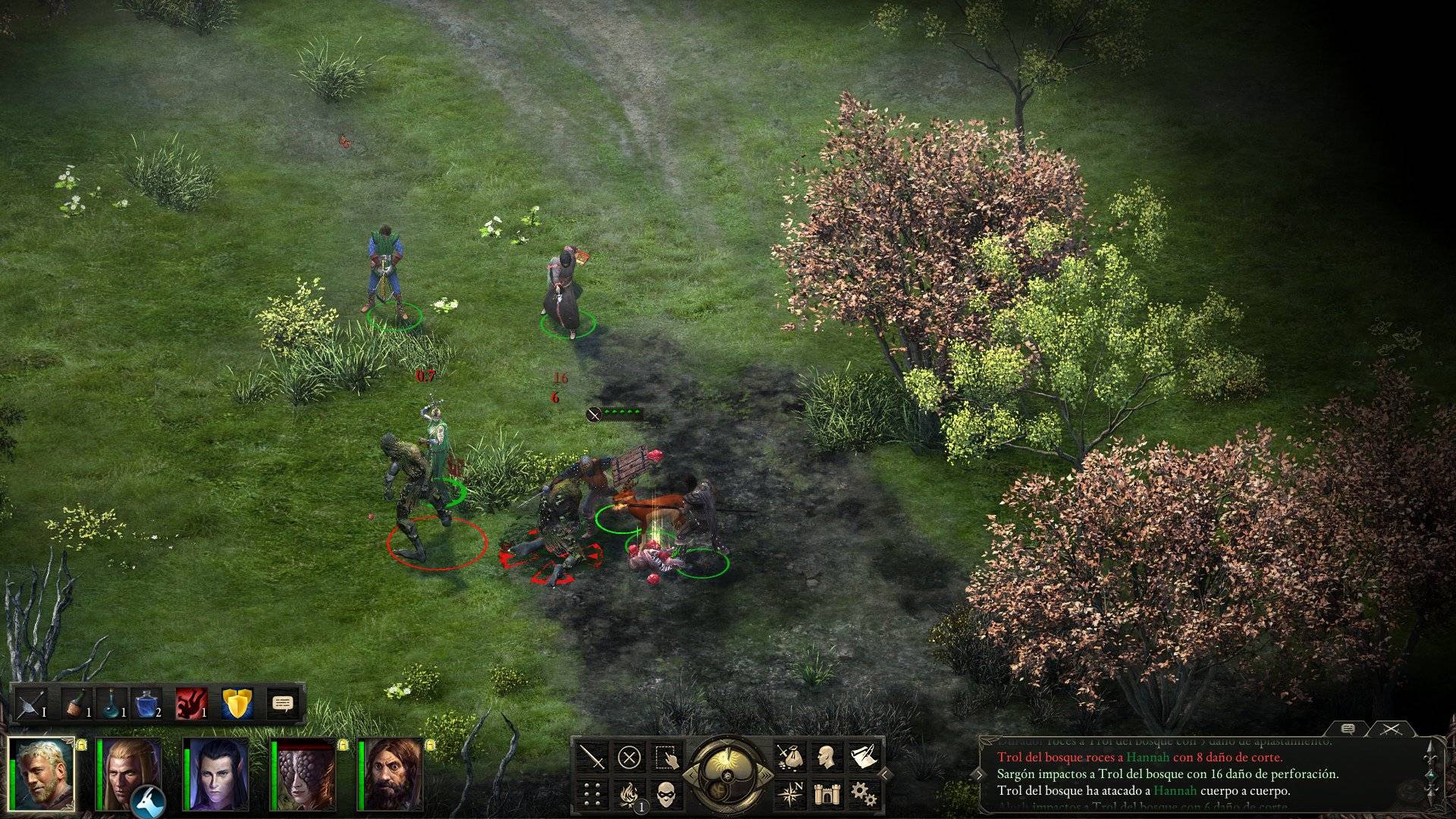Switch to the dialogue speech-bubble log tab
The height and width of the screenshot is (819, 1456).
tap(1348, 730)
